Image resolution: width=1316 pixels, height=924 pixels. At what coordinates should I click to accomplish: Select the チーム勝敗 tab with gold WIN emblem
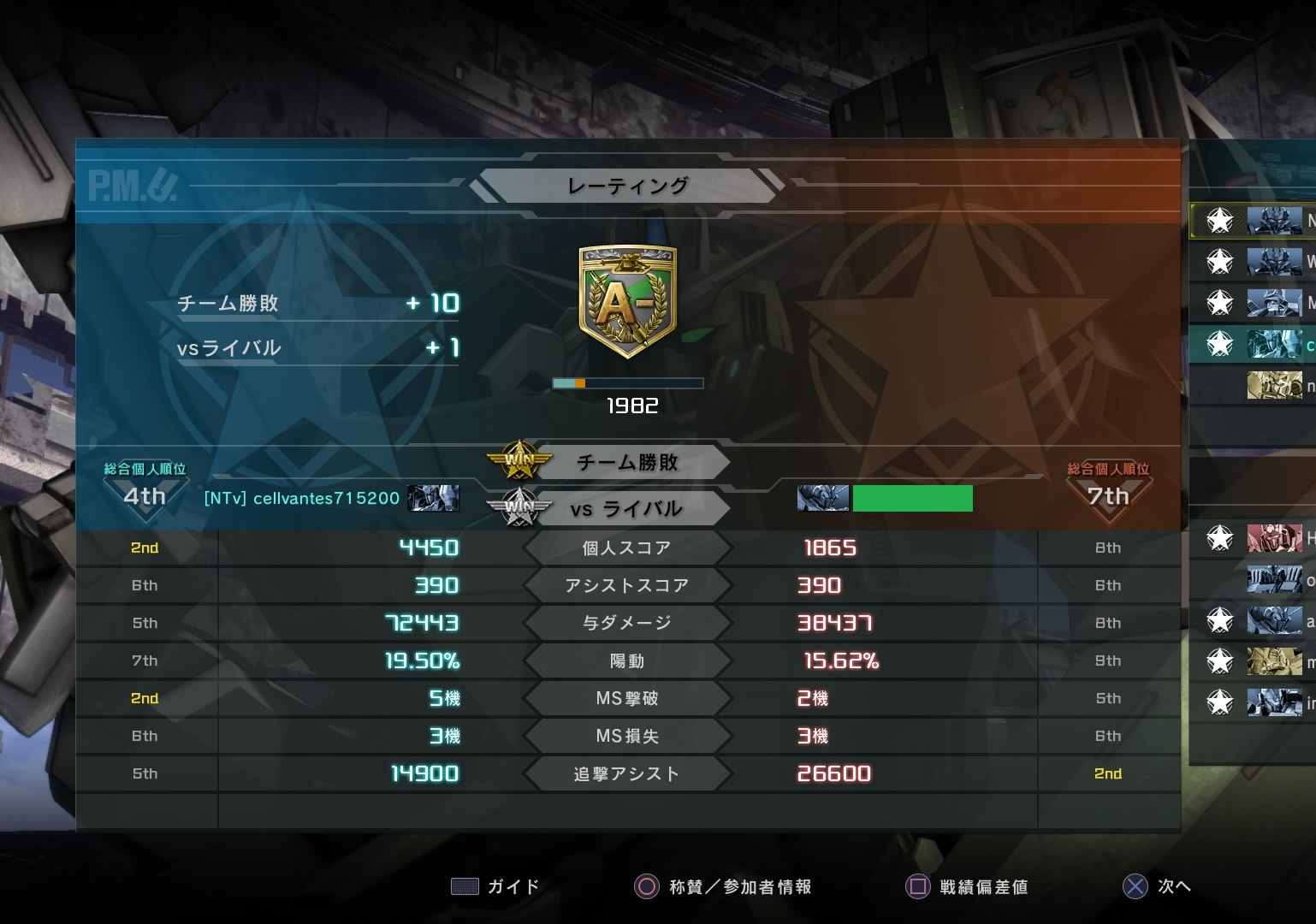tap(627, 463)
